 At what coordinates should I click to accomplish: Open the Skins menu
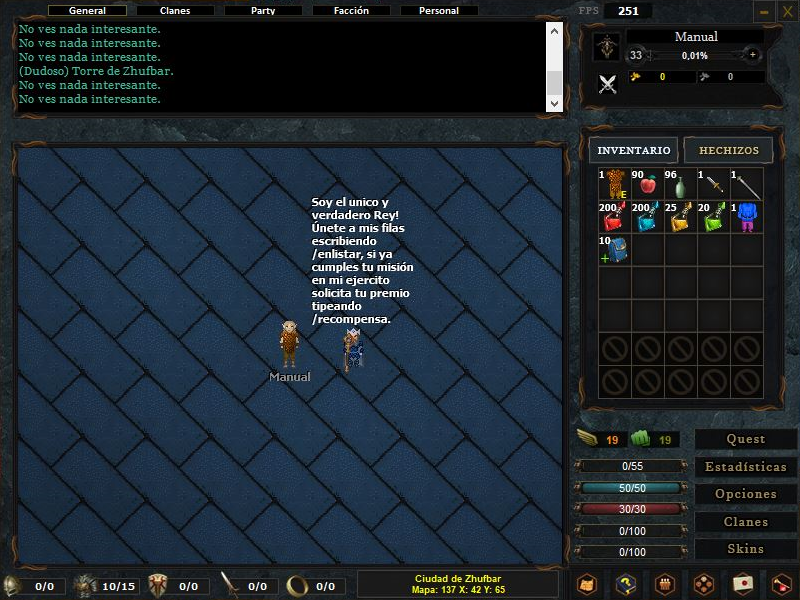(746, 549)
